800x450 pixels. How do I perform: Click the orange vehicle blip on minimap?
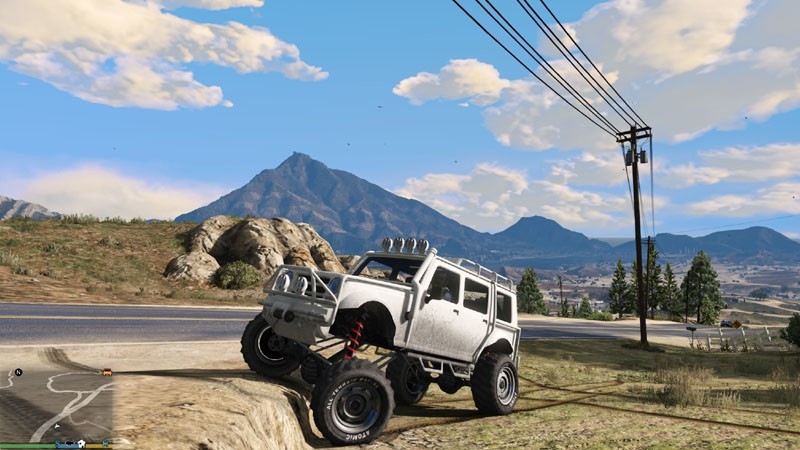point(106,372)
